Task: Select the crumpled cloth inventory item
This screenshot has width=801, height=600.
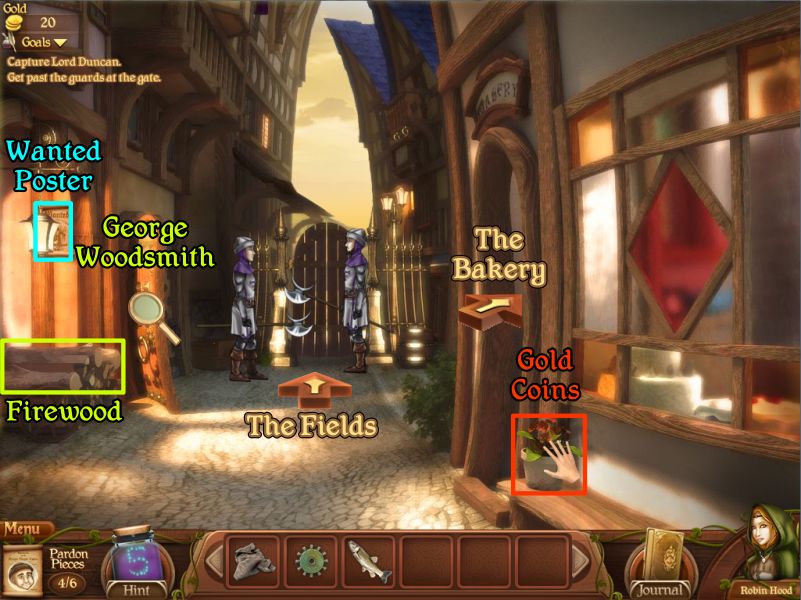Action: point(255,561)
